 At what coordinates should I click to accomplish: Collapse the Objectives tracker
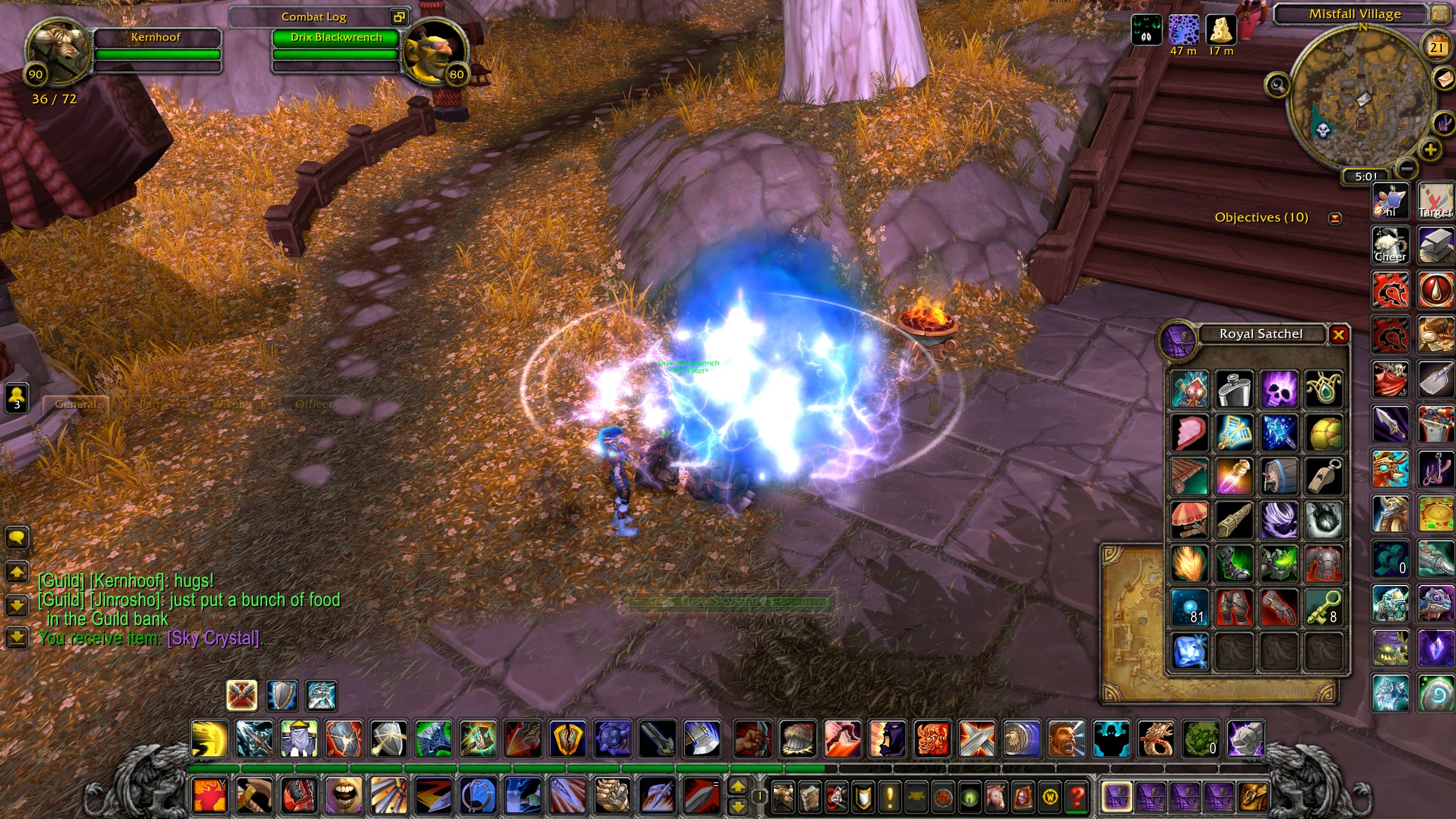[1335, 218]
